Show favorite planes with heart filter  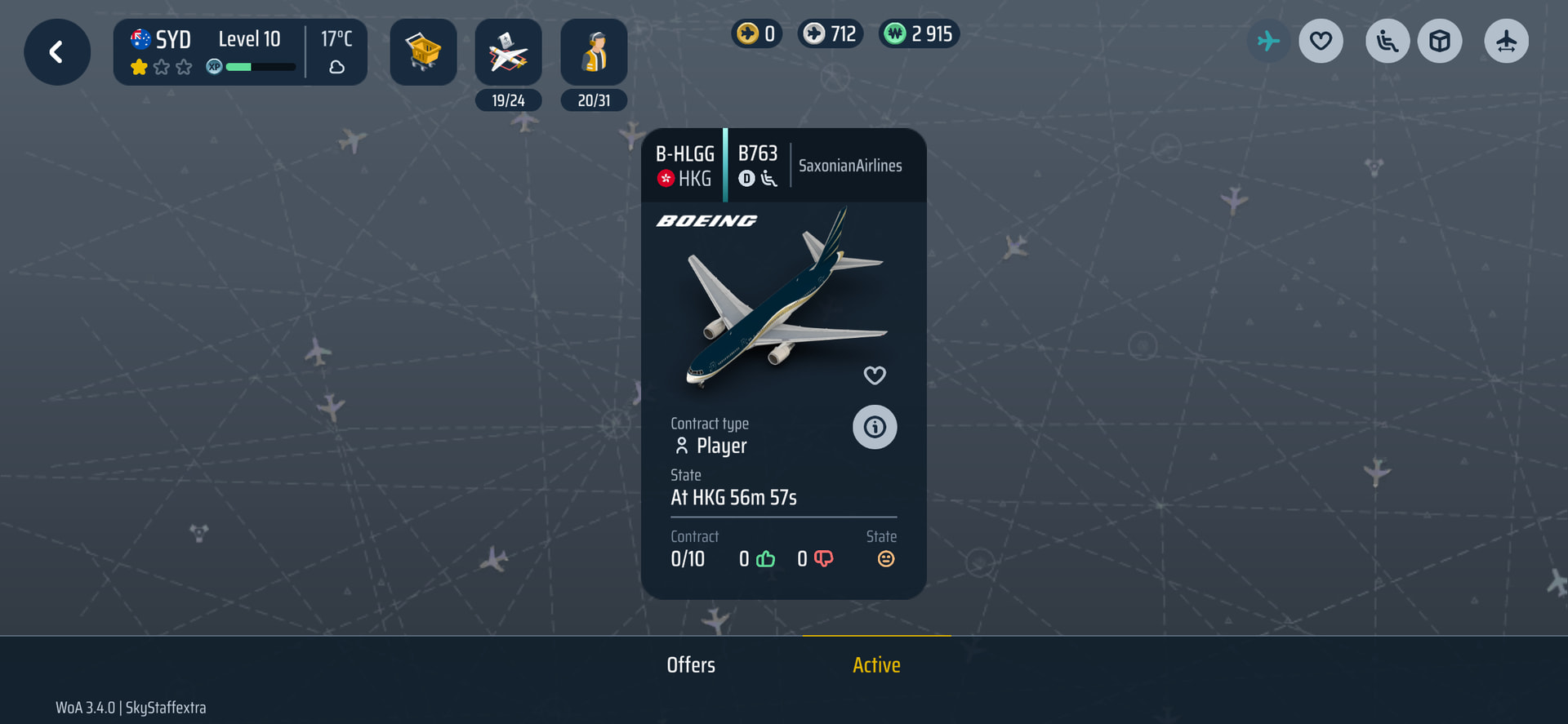point(1321,41)
